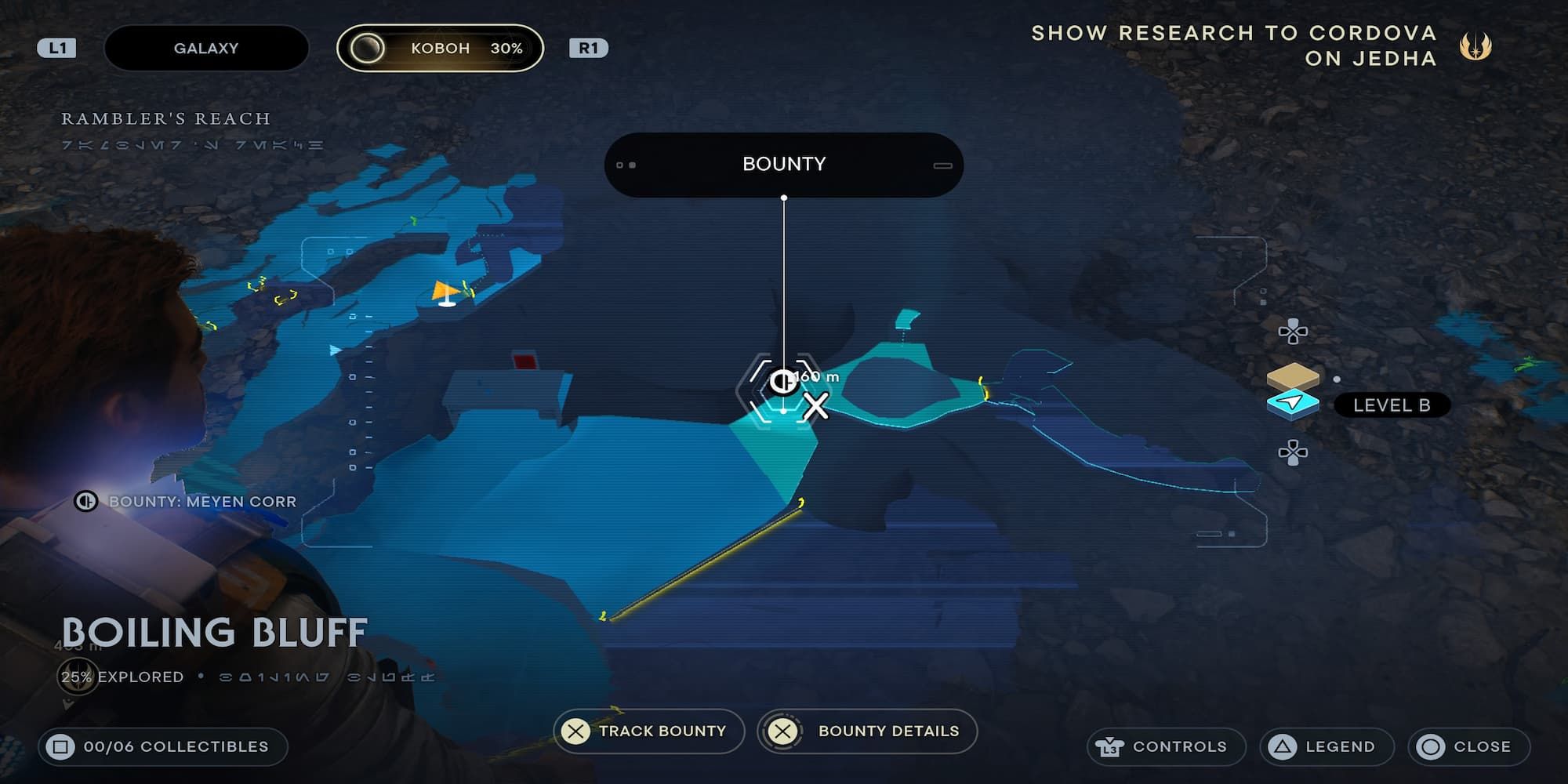Switch to the Galaxy view tab
Image resolution: width=1568 pixels, height=784 pixels.
pyautogui.click(x=205, y=48)
